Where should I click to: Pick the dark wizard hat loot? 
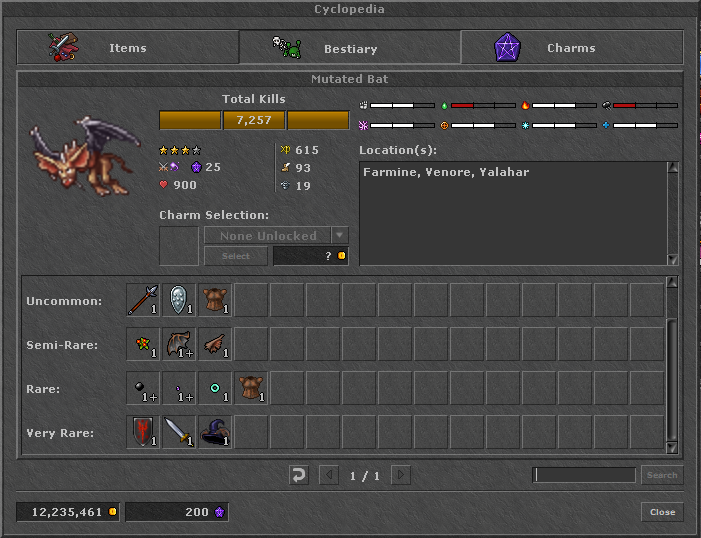pos(215,432)
